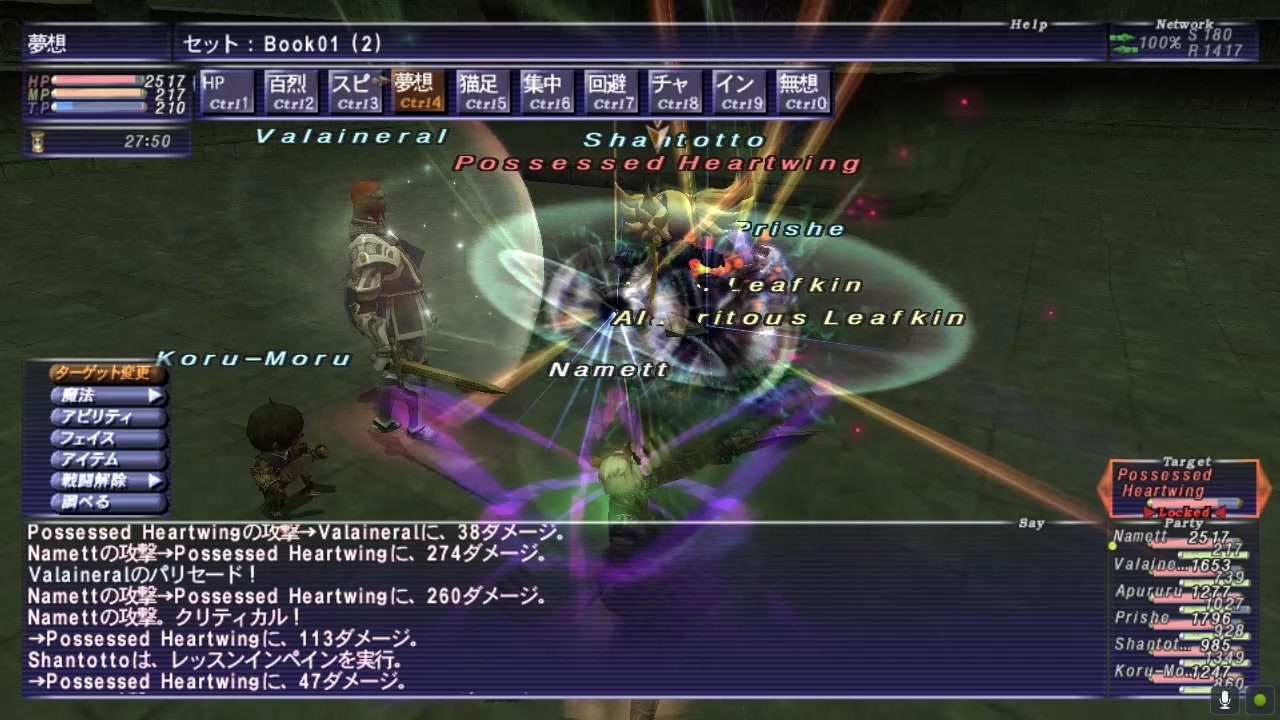The height and width of the screenshot is (720, 1280).
Task: Activate the 集中 Ctrl6 macro
Action: [x=546, y=90]
